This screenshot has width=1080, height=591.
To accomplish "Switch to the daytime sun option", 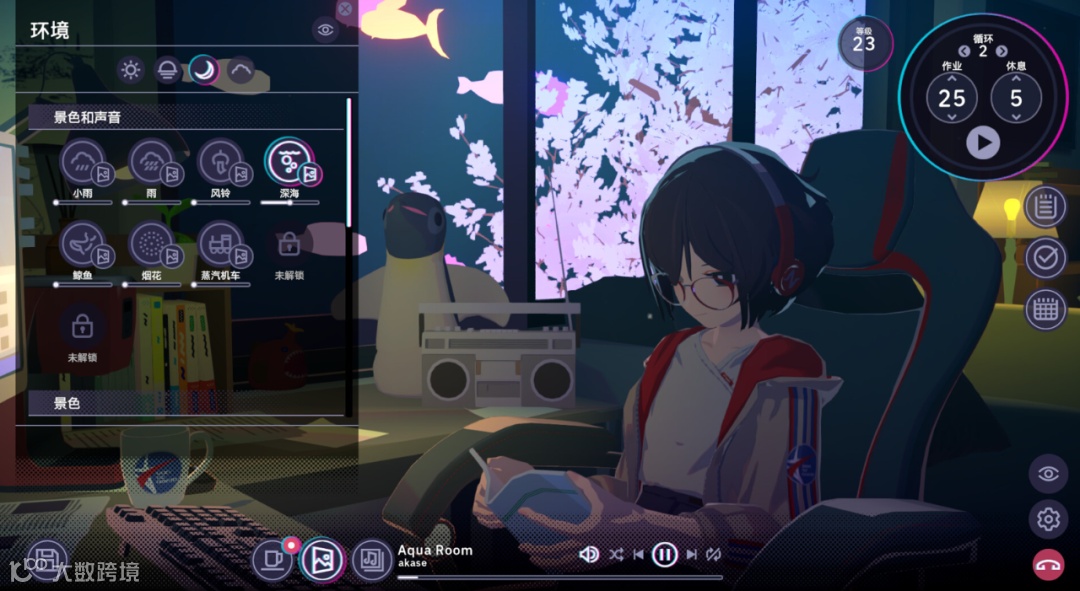I will click(130, 70).
